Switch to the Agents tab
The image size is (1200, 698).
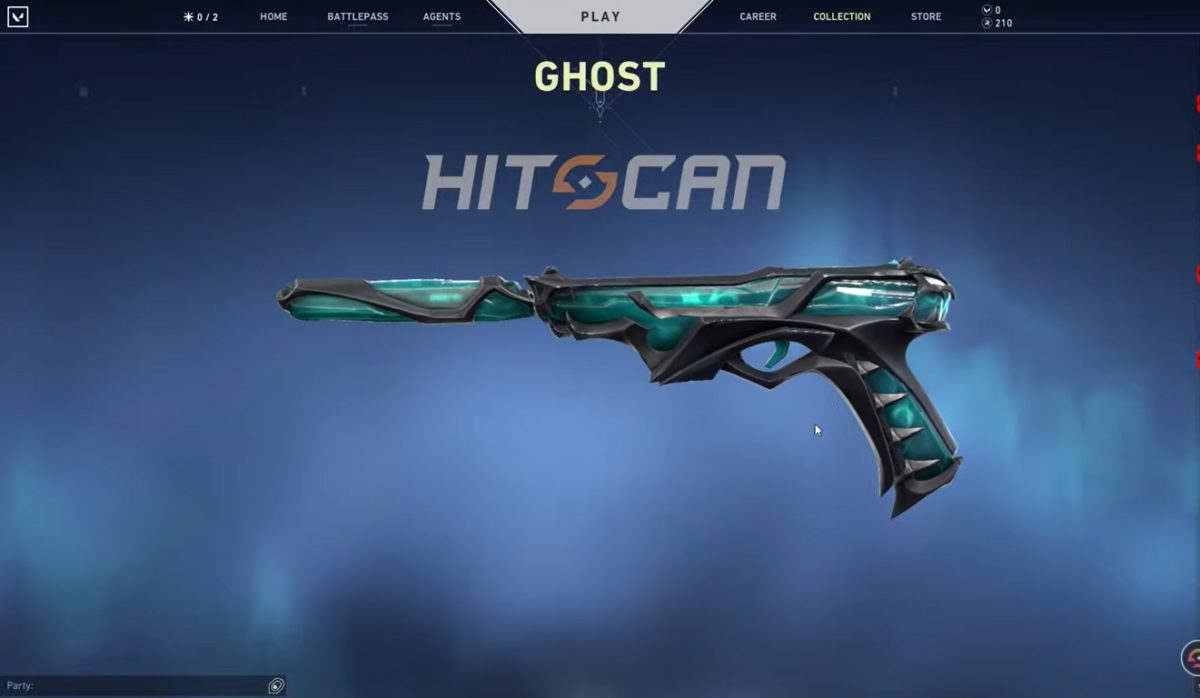(441, 17)
